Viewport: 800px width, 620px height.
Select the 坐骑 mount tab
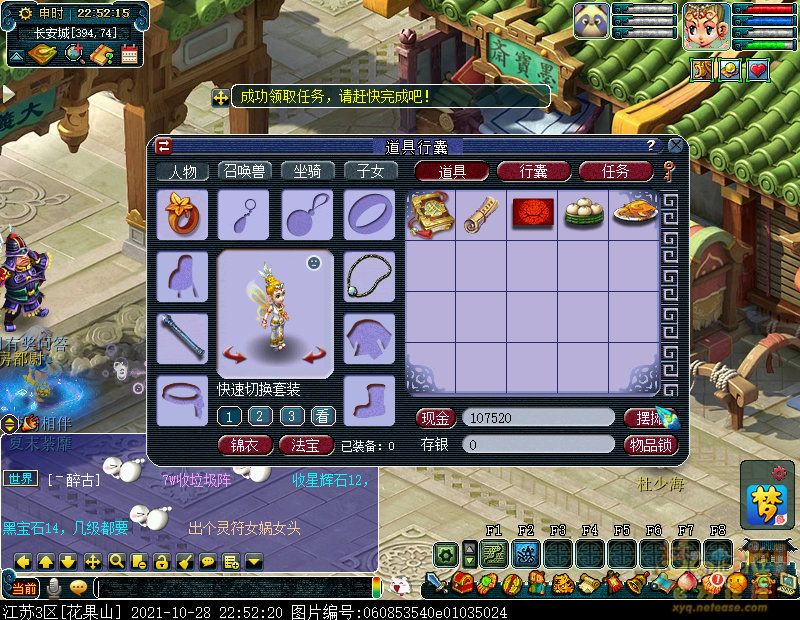[x=307, y=171]
